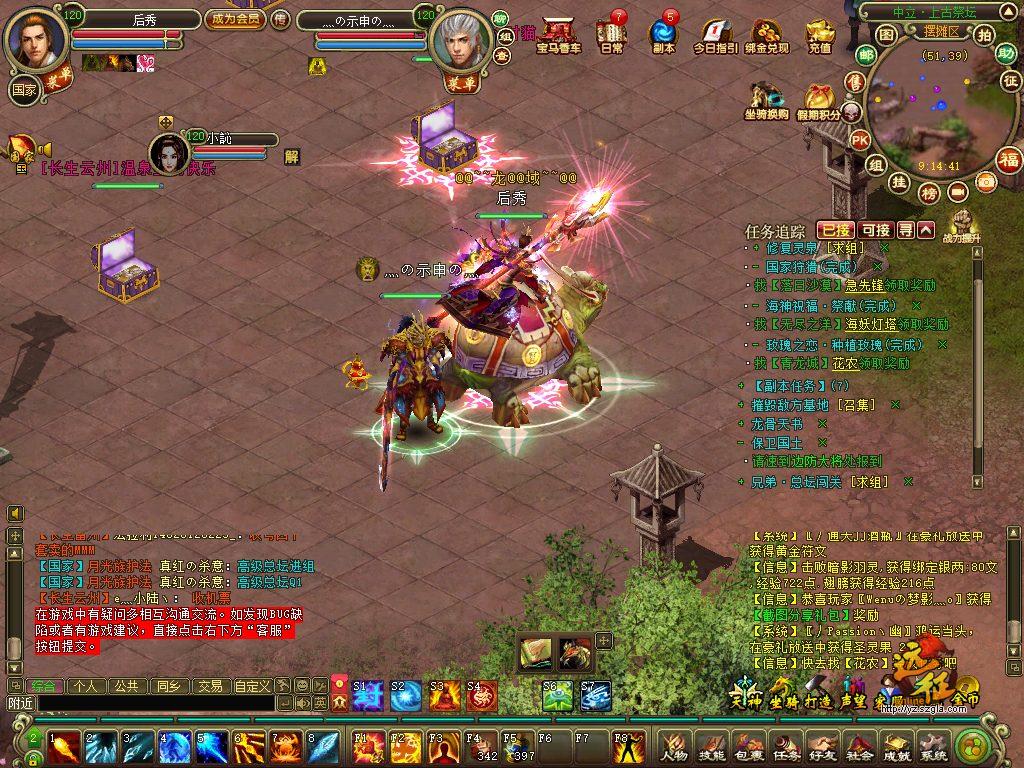This screenshot has width=1024, height=768.
Task: Open the 坐骑换购 mount exchange icon
Action: coord(766,101)
